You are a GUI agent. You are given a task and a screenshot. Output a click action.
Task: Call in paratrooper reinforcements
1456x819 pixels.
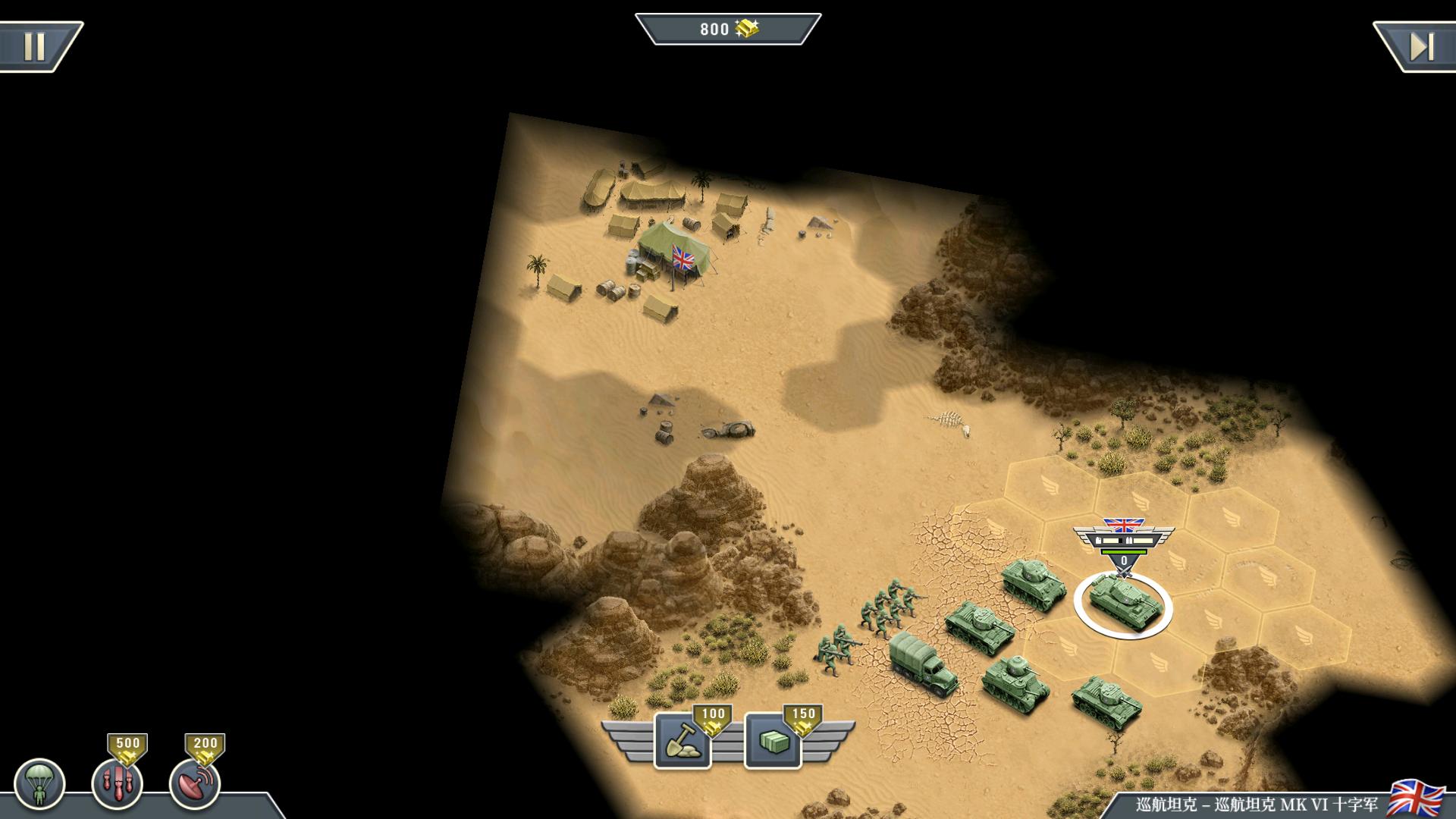click(39, 784)
